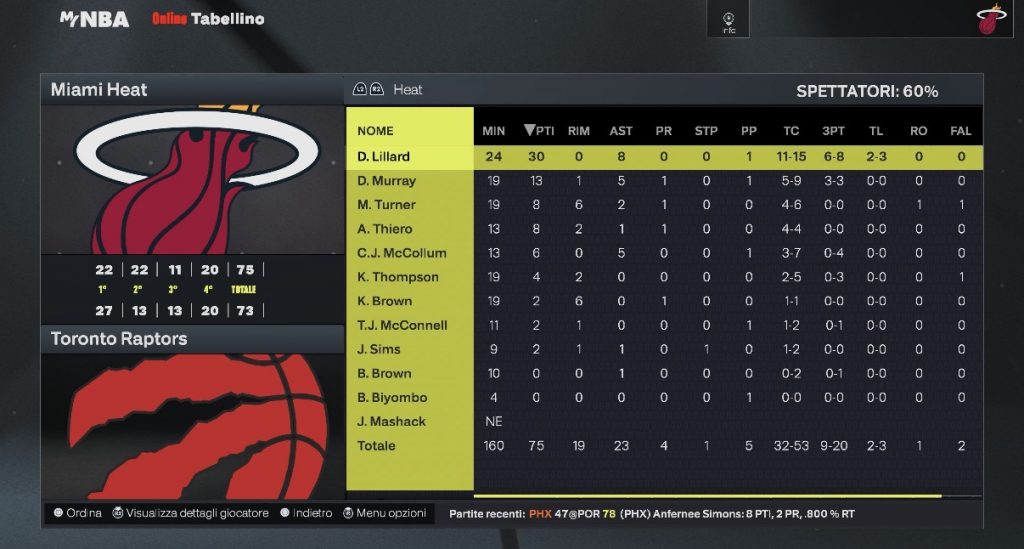Choose T.J. McConnell's stat row

tap(402, 325)
